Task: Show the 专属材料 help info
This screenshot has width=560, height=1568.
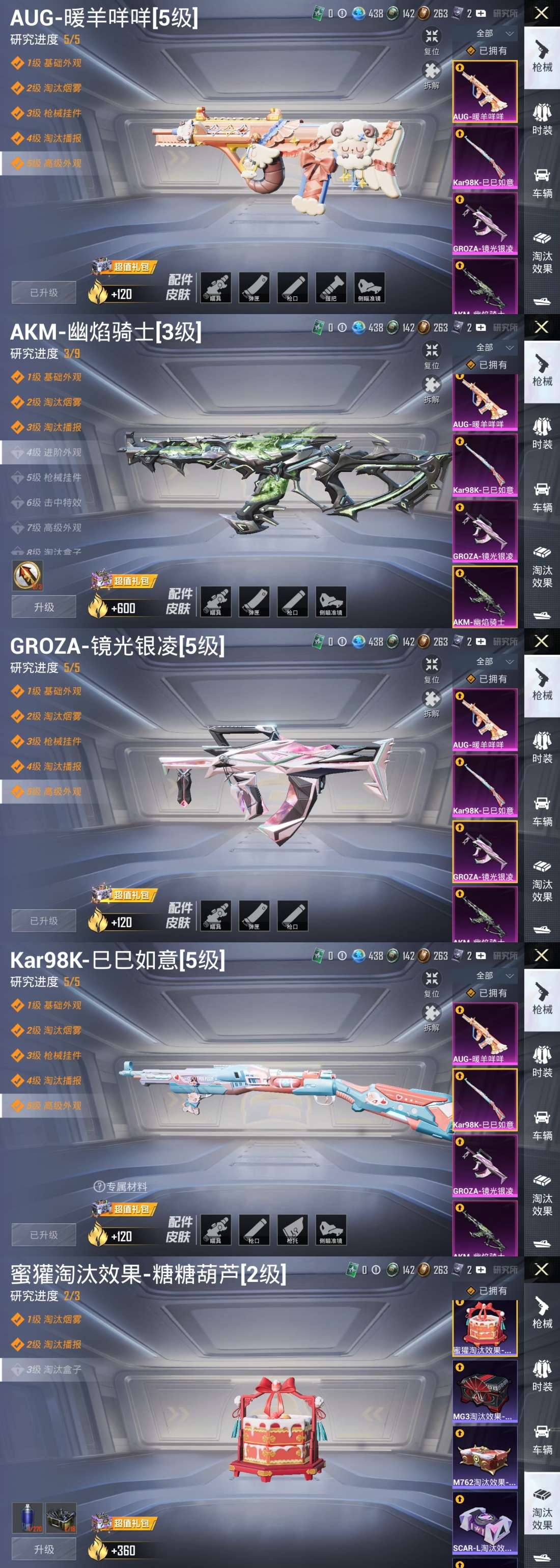Action: [99, 1186]
